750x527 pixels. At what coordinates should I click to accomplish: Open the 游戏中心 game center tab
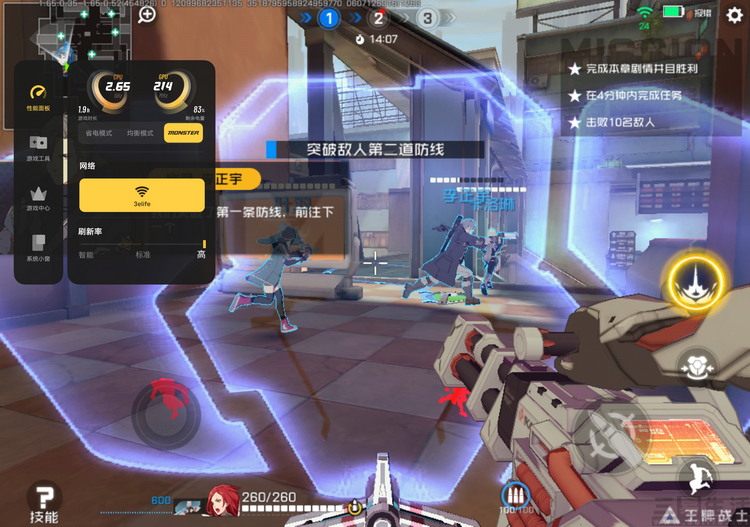(39, 198)
